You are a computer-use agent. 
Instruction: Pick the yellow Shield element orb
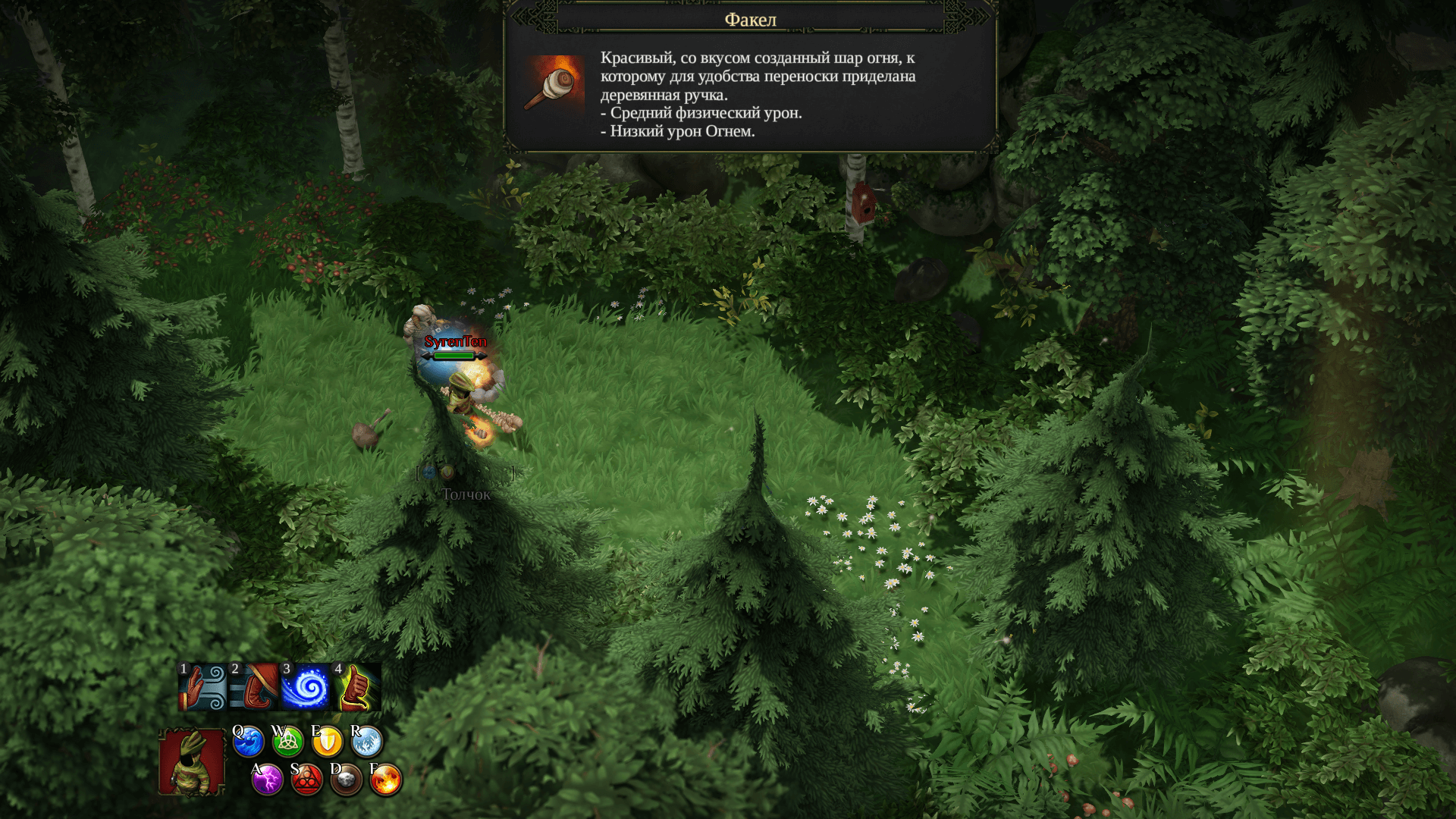click(327, 742)
